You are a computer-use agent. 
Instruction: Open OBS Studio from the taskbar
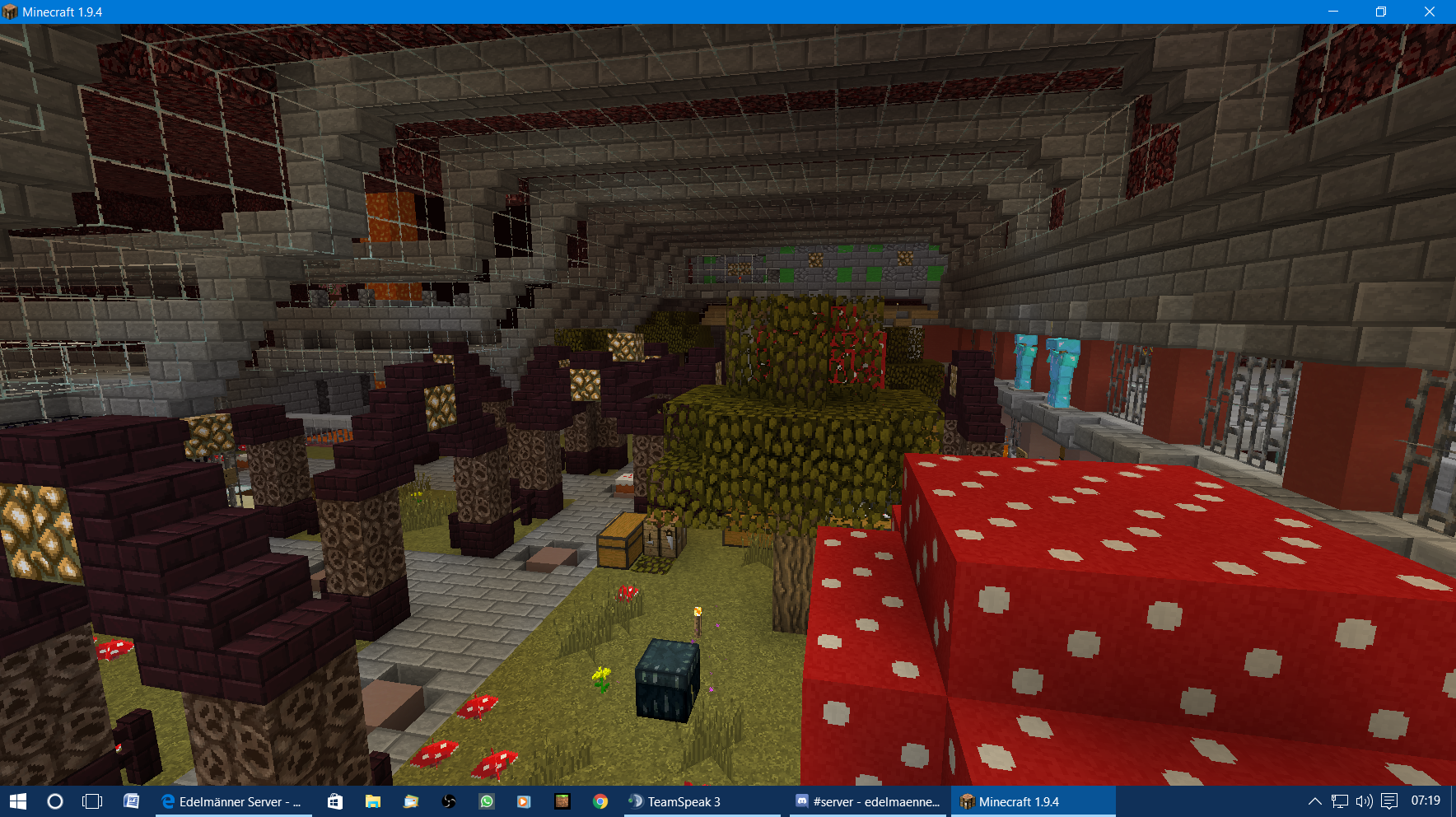pos(448,801)
